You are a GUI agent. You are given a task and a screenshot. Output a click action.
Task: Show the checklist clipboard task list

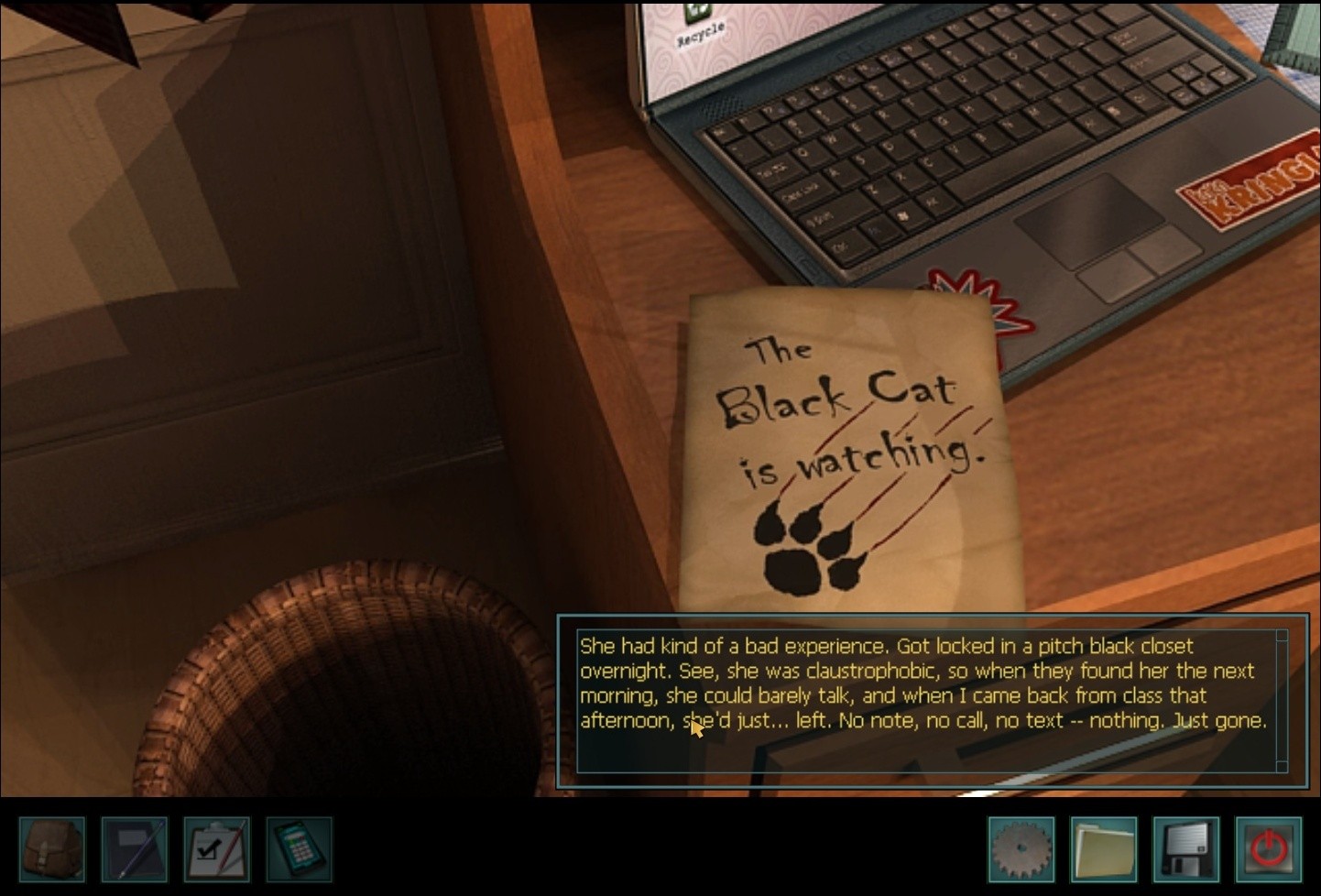coord(217,849)
